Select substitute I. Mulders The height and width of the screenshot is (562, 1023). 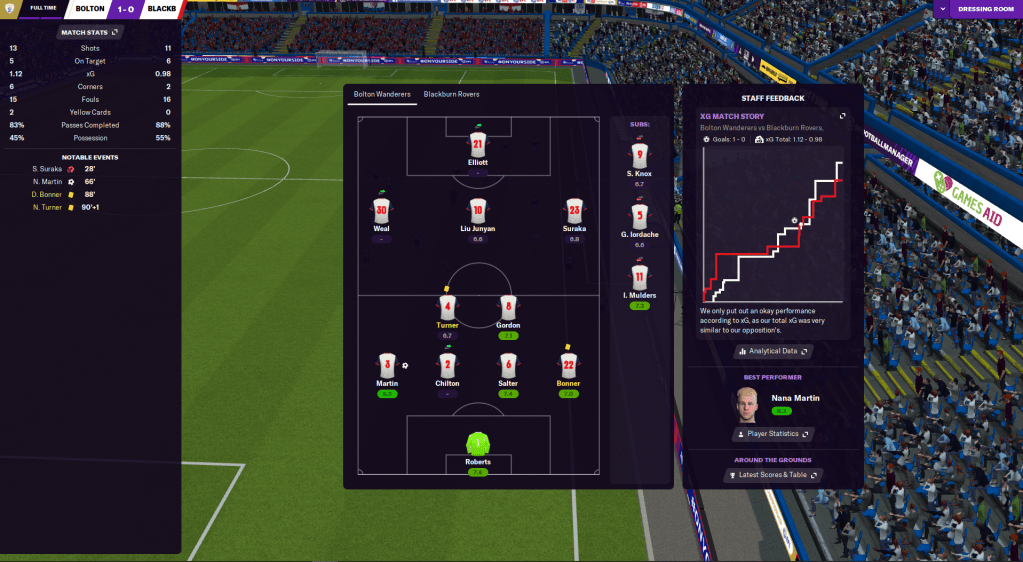tap(640, 277)
